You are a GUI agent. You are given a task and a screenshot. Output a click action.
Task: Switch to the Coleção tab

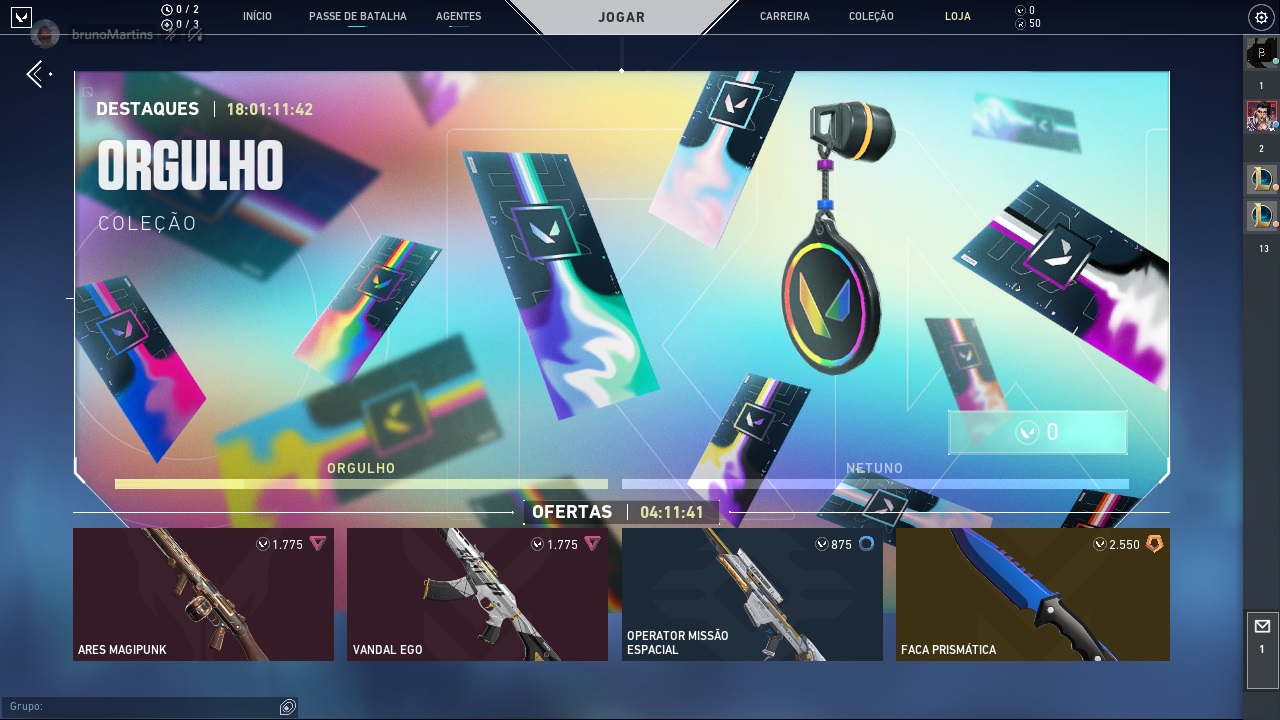871,17
